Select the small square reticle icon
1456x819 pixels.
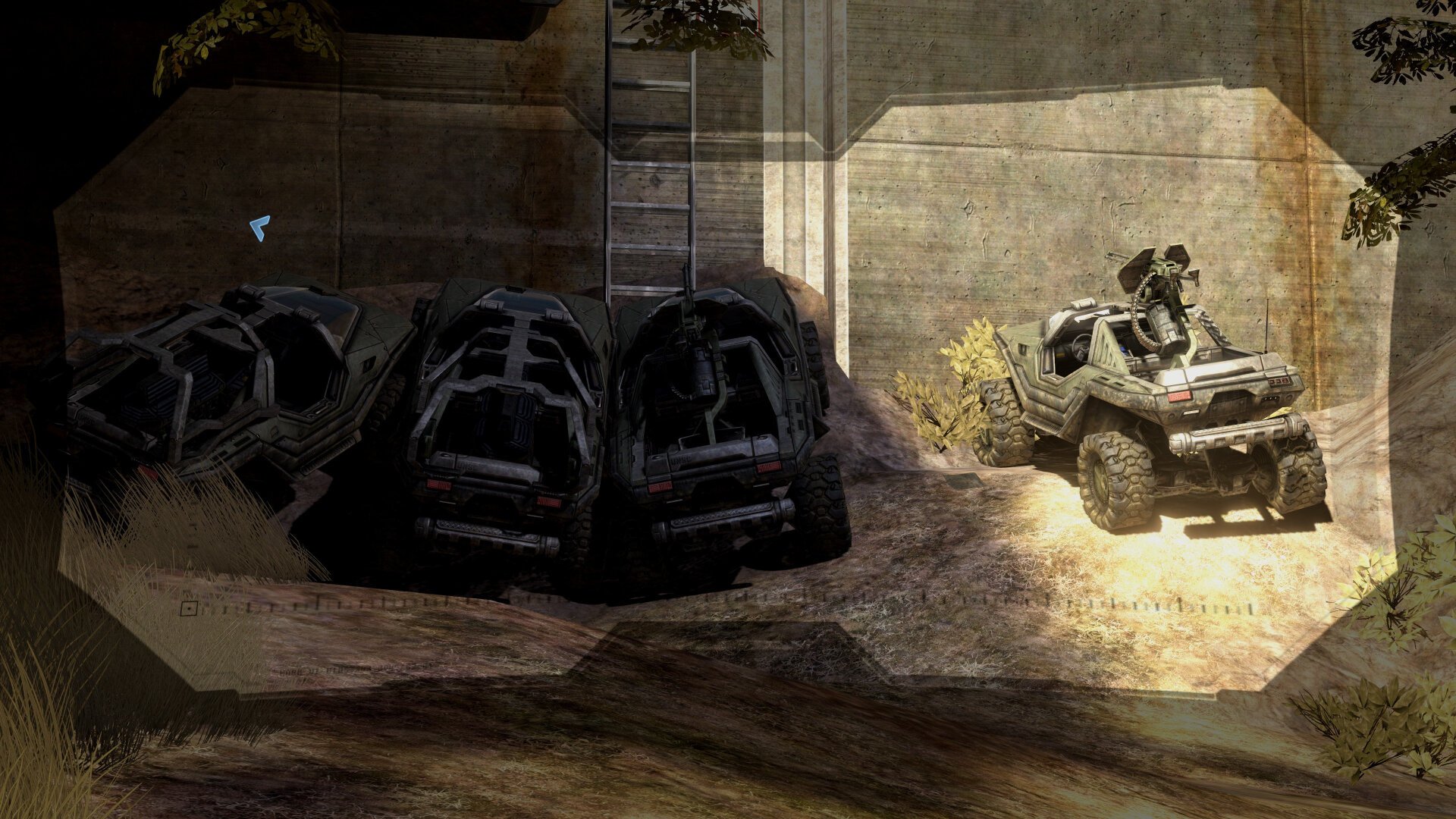click(189, 607)
